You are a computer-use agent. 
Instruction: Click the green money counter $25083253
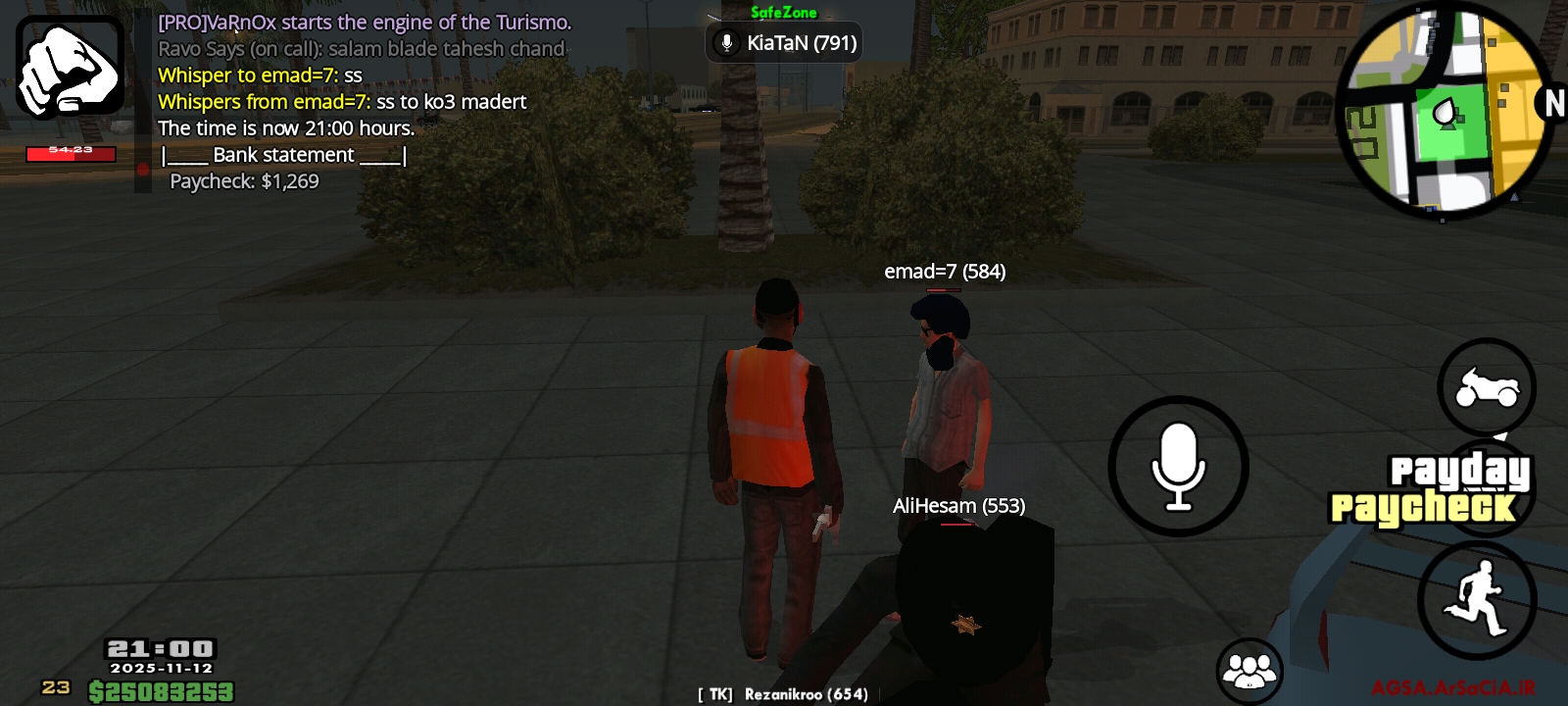[x=160, y=691]
